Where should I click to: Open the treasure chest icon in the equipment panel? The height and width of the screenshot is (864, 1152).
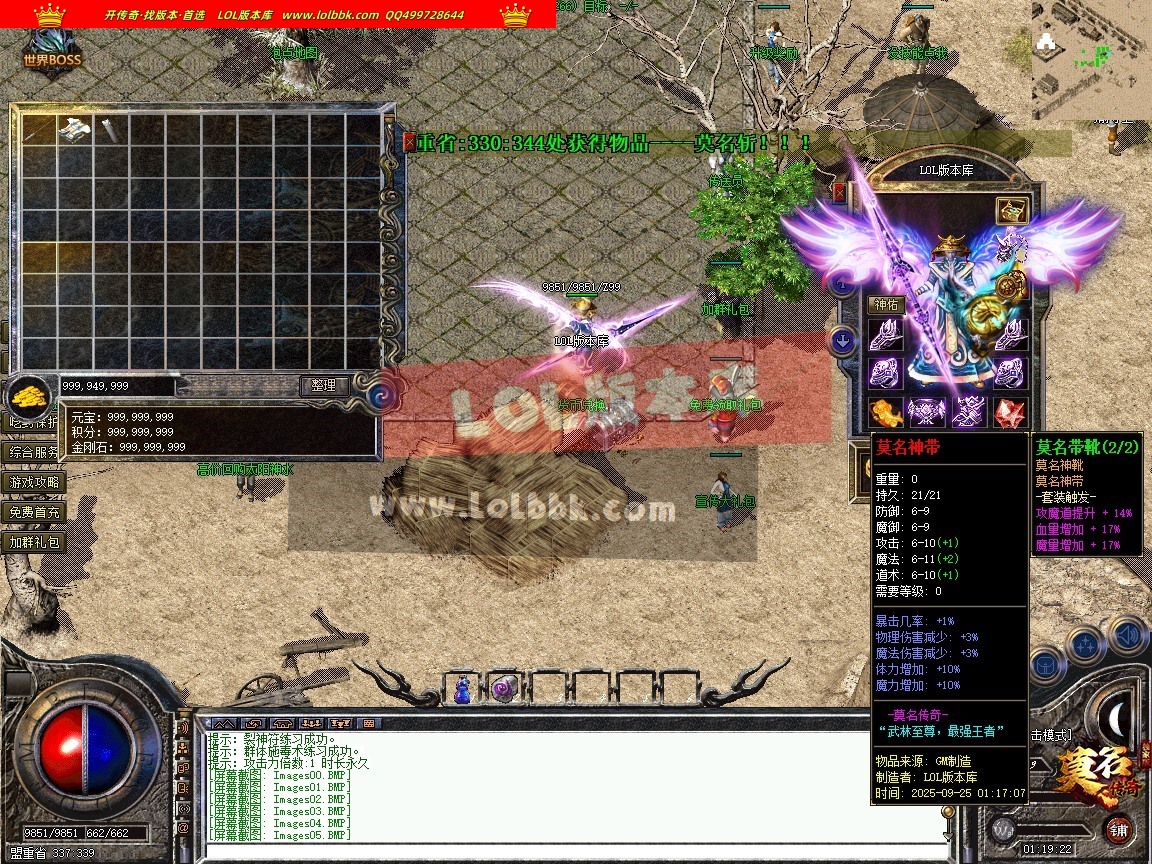tap(1011, 211)
